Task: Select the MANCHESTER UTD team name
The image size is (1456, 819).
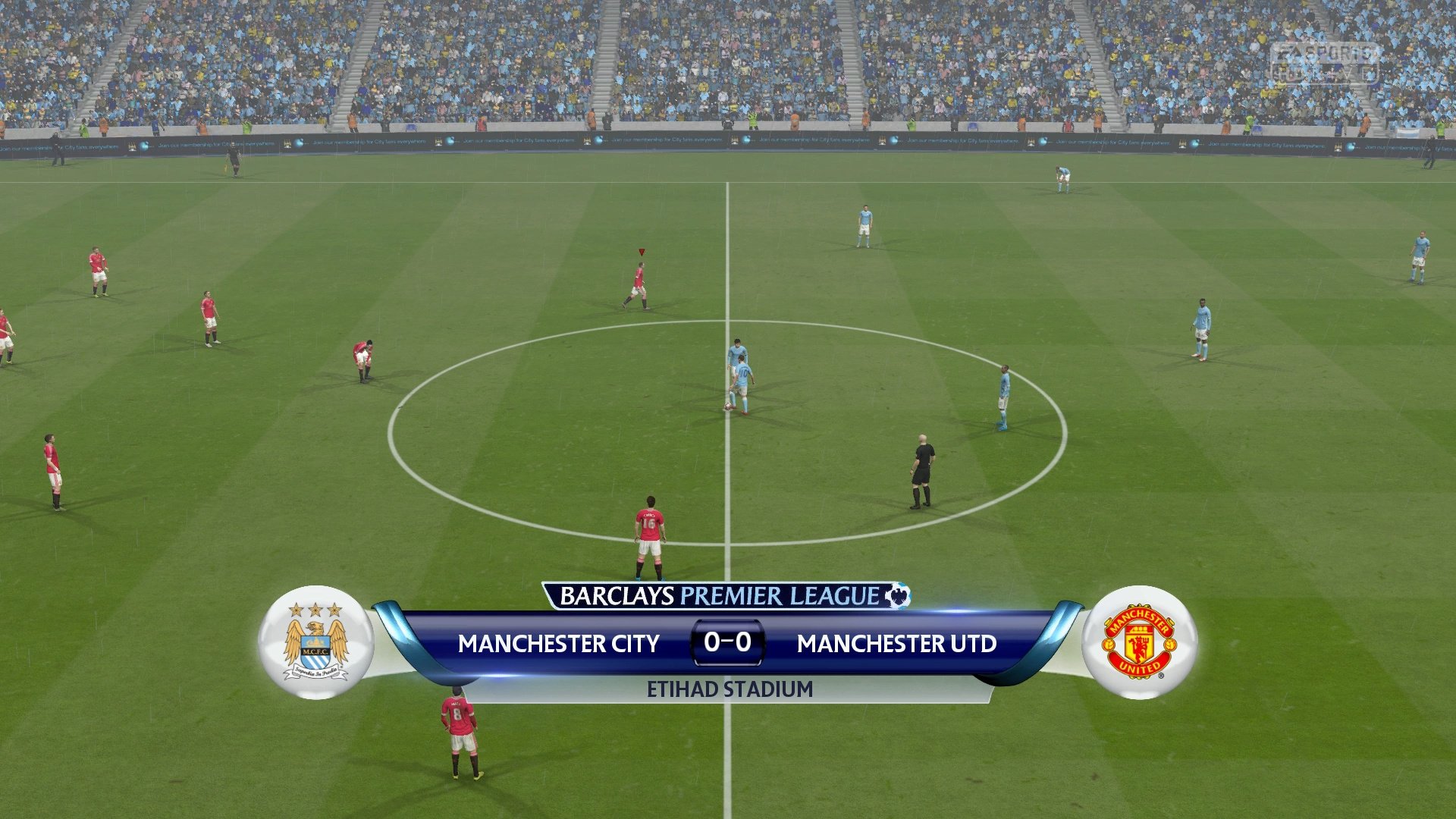Action: [898, 645]
